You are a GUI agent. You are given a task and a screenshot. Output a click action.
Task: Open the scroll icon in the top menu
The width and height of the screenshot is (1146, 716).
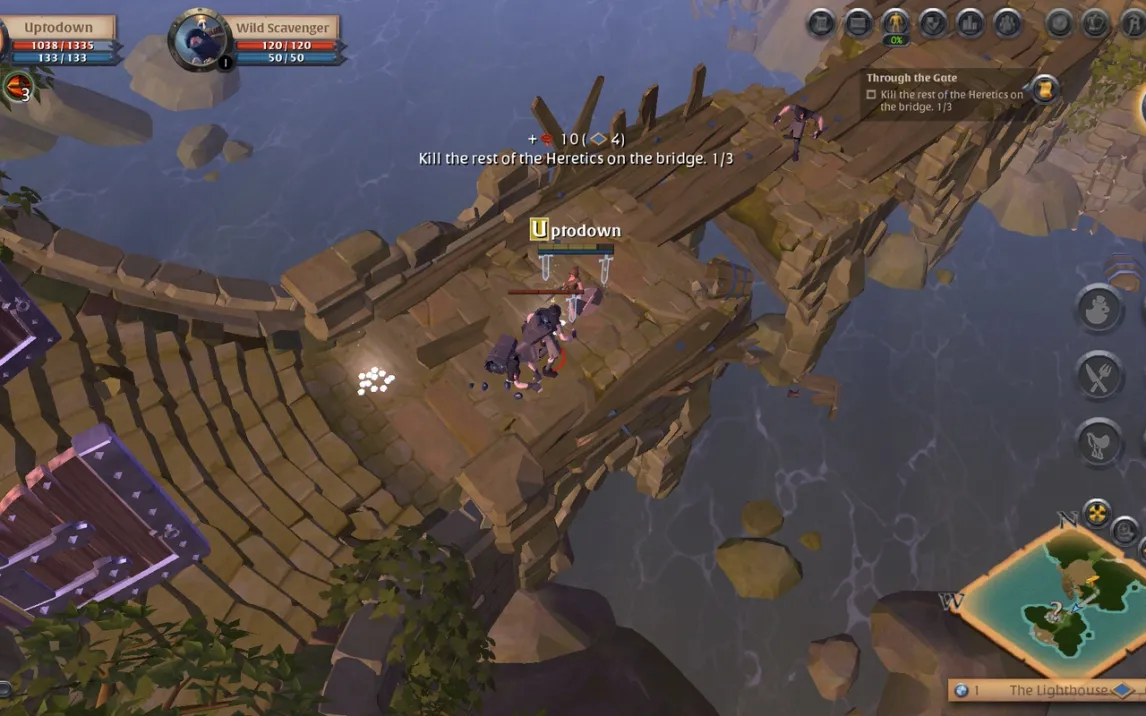tap(821, 22)
